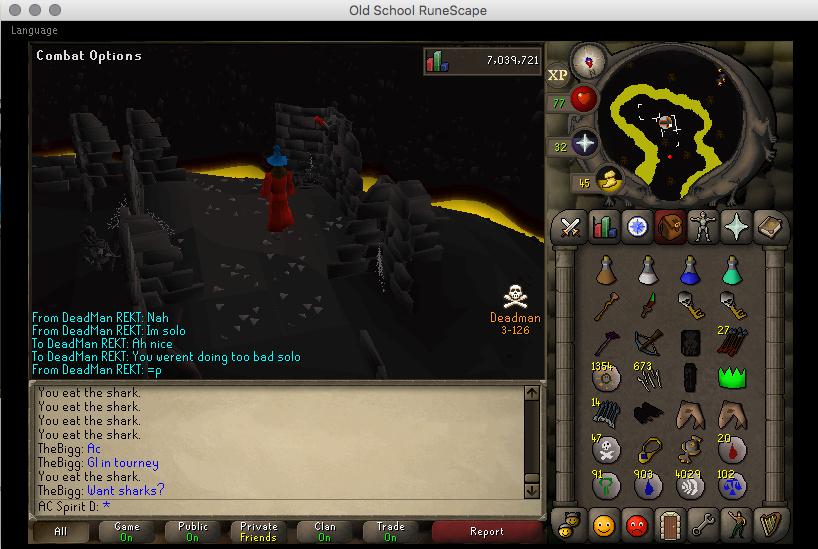
Task: Open the Logout door tab
Action: pos(670,523)
